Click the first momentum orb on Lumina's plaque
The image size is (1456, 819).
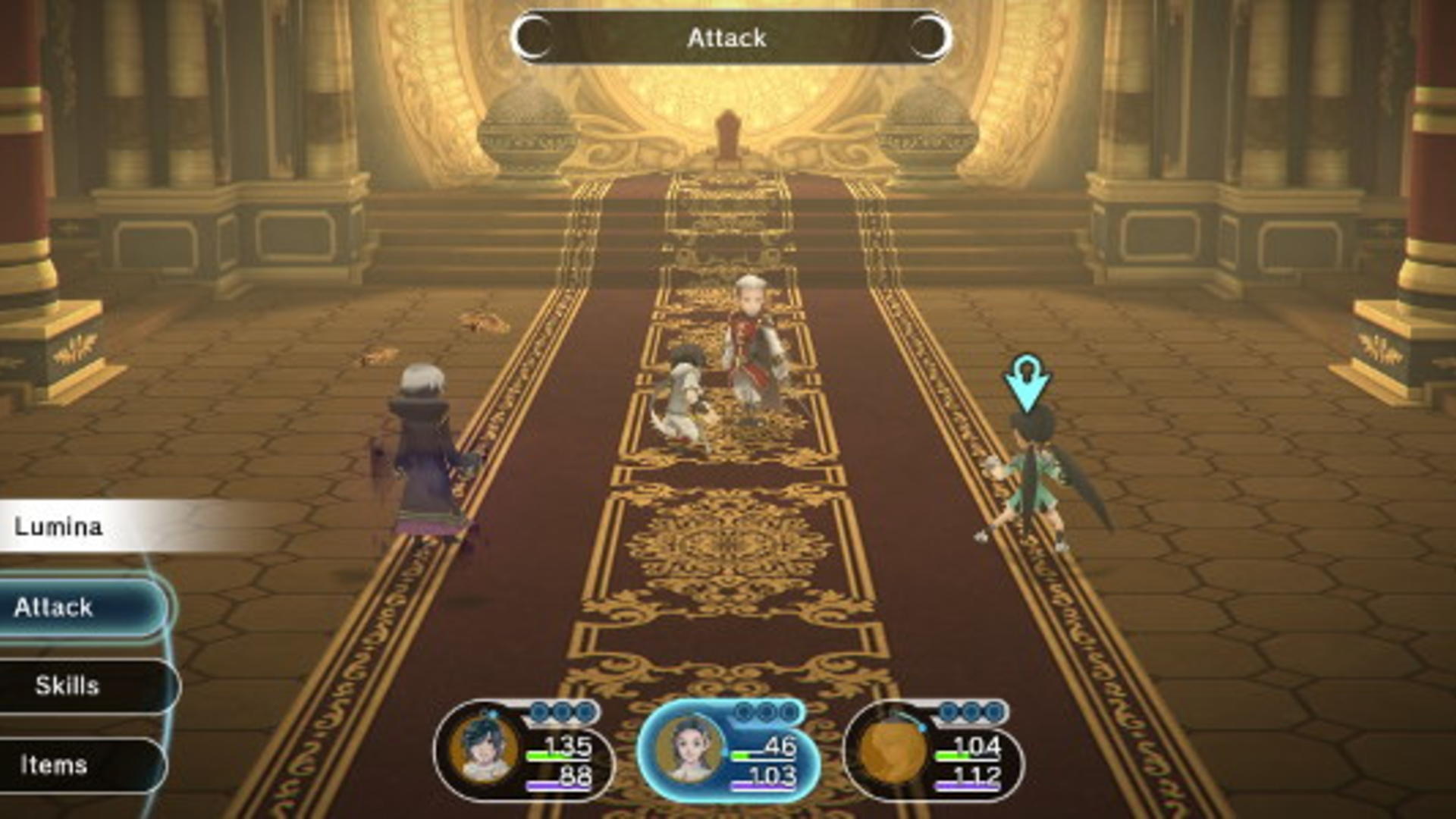[x=743, y=711]
